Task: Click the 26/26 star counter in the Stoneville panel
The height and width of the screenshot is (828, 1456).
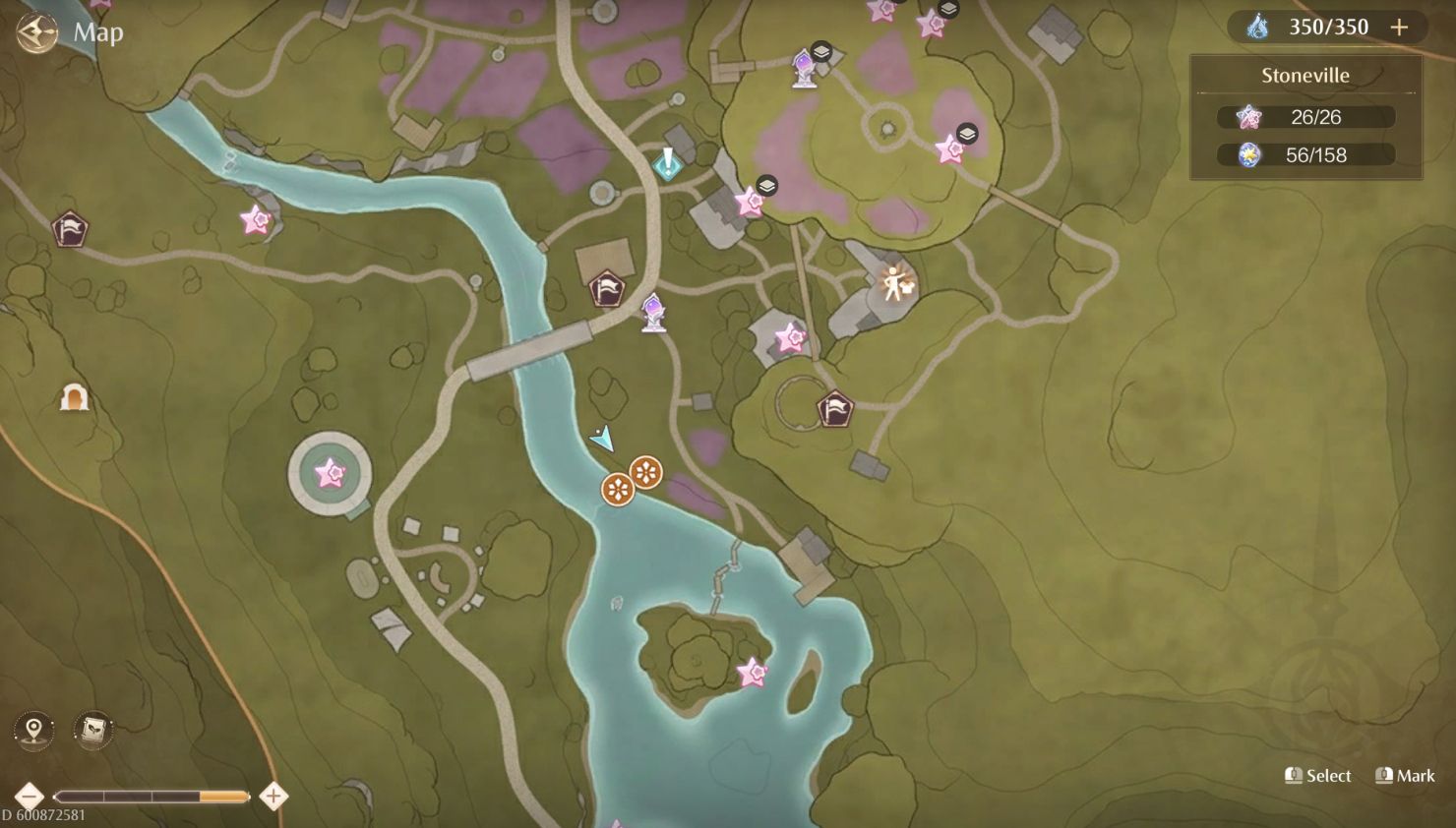Action: coord(1308,117)
